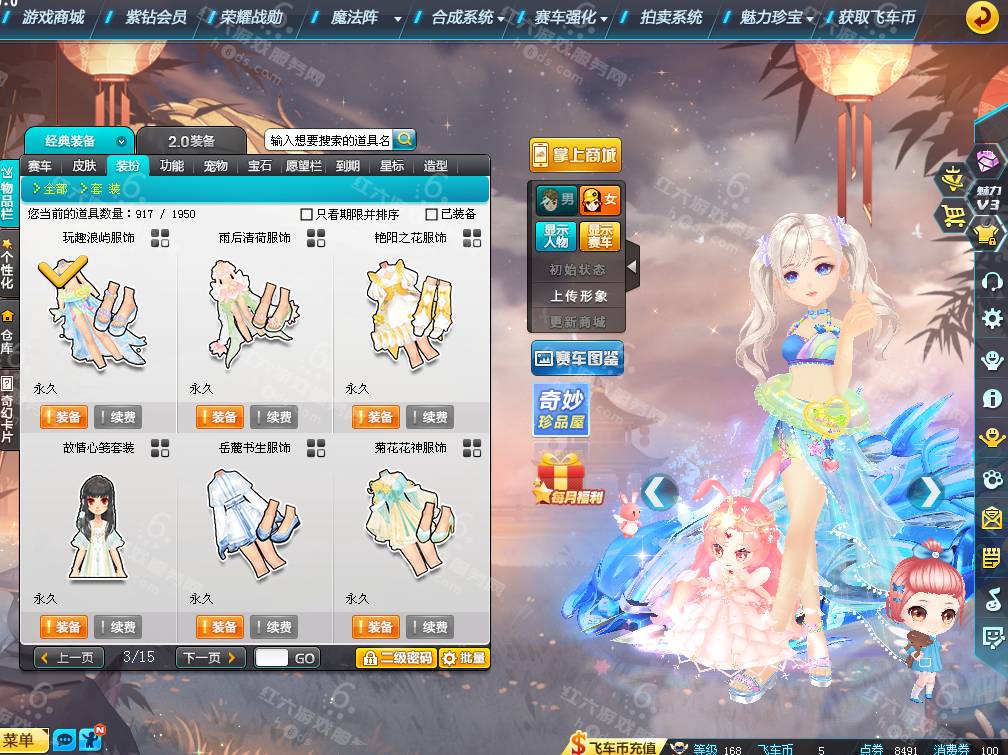Switch to the 宝石 gem tab

coord(260,166)
